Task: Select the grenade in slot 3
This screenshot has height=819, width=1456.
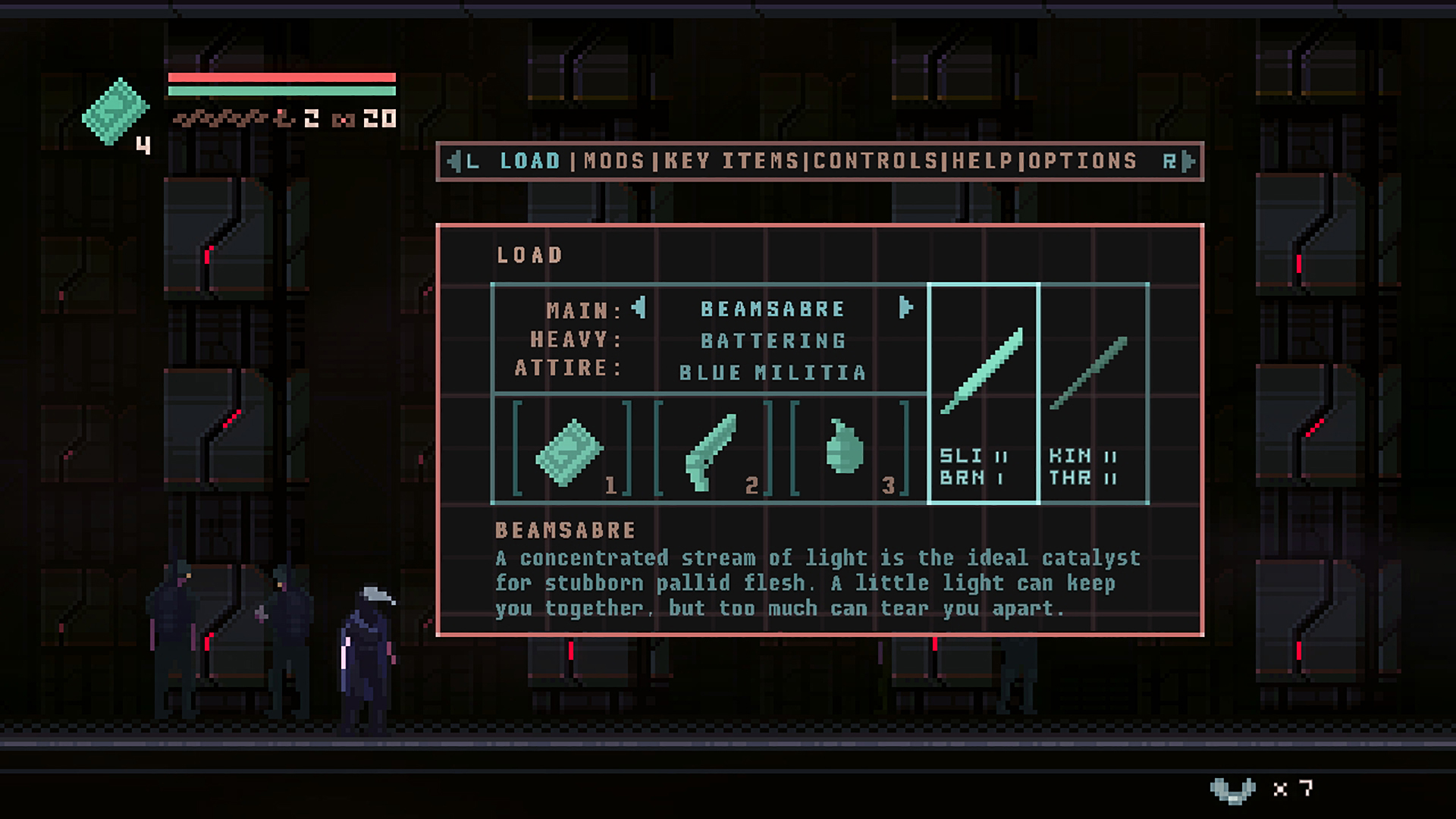Action: tap(849, 451)
